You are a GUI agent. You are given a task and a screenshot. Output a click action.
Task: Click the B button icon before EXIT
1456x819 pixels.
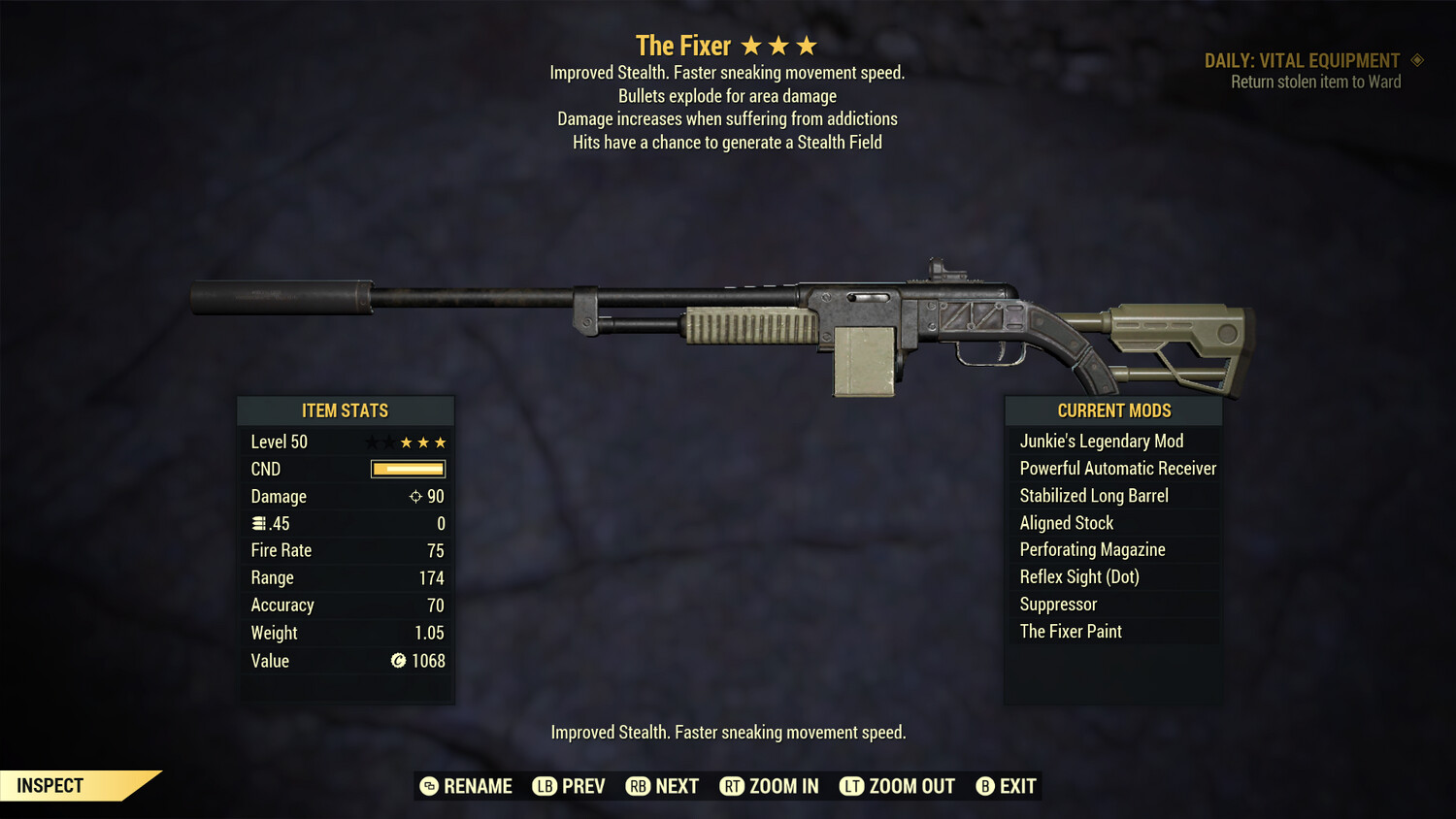pyautogui.click(x=986, y=786)
